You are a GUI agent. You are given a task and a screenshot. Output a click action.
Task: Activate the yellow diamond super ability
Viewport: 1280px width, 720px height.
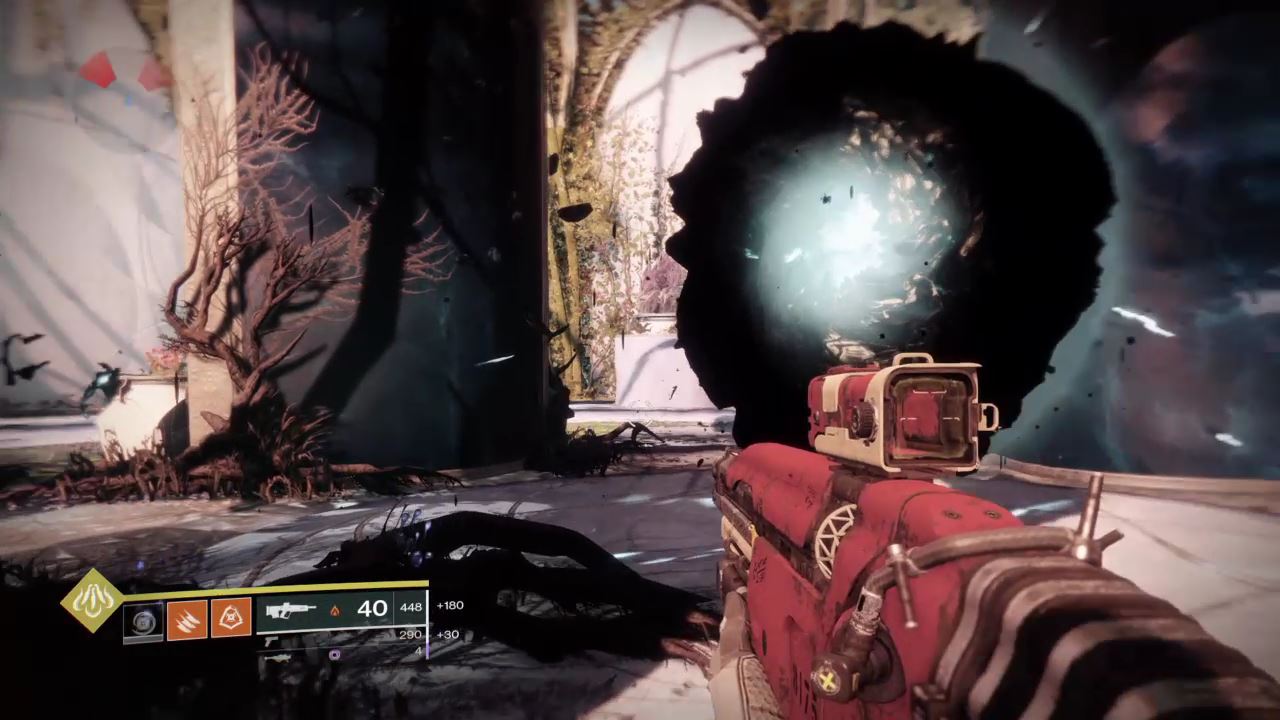point(92,600)
